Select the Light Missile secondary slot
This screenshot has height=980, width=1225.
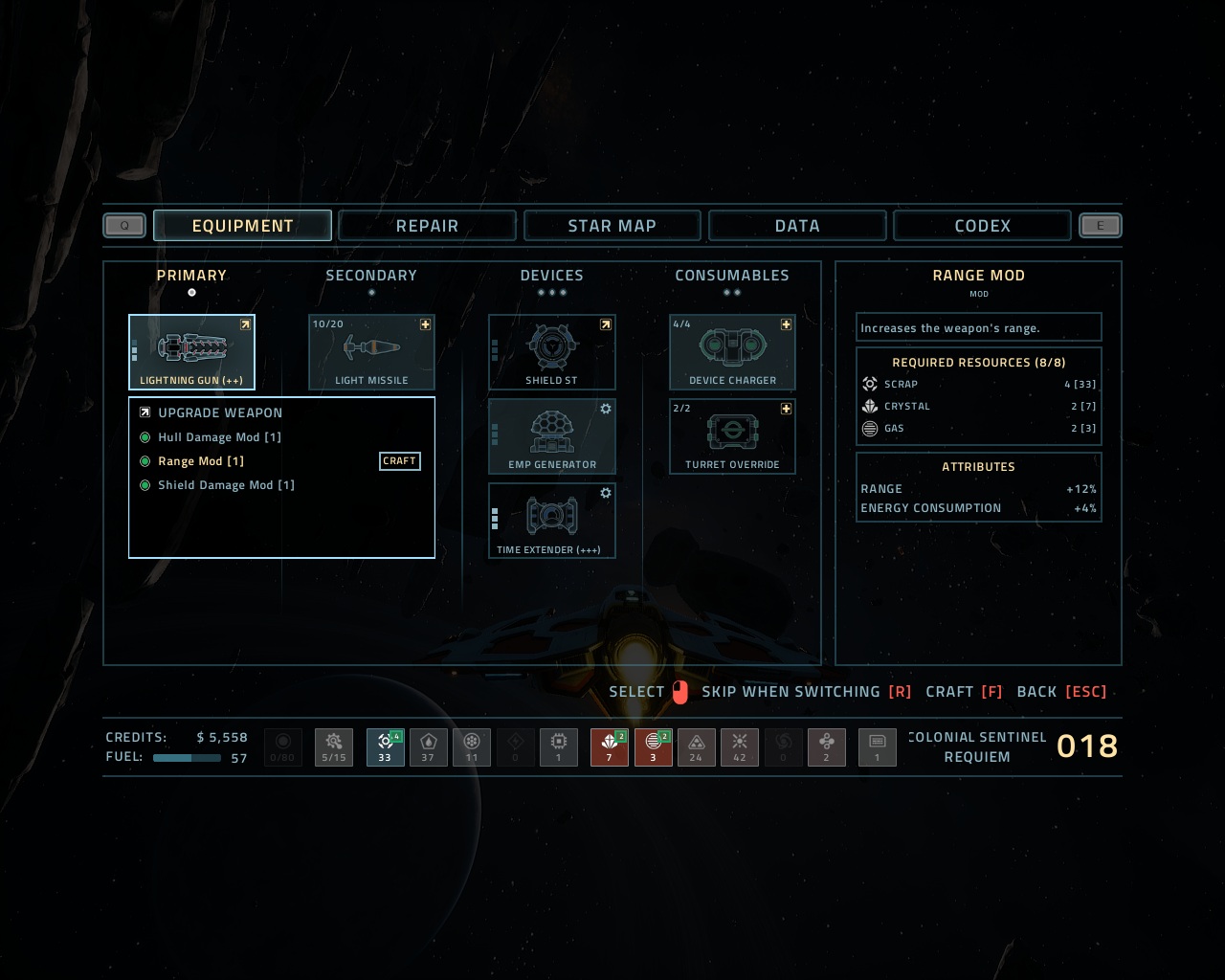(x=371, y=351)
